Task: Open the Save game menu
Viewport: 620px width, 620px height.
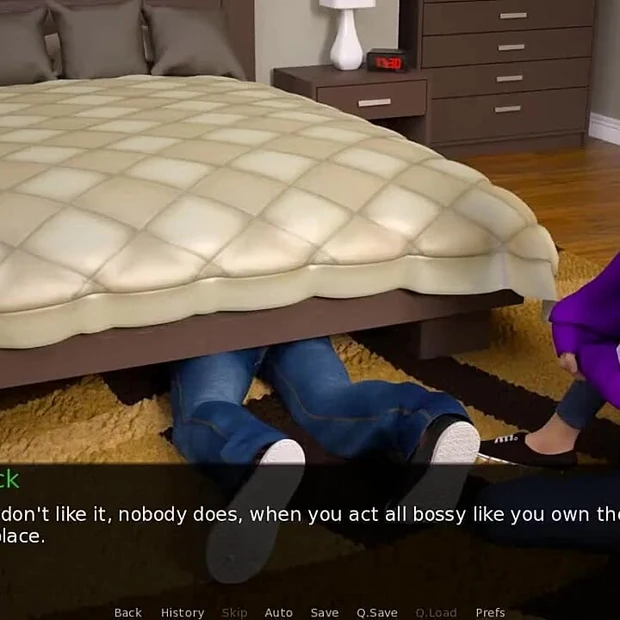Action: [324, 612]
